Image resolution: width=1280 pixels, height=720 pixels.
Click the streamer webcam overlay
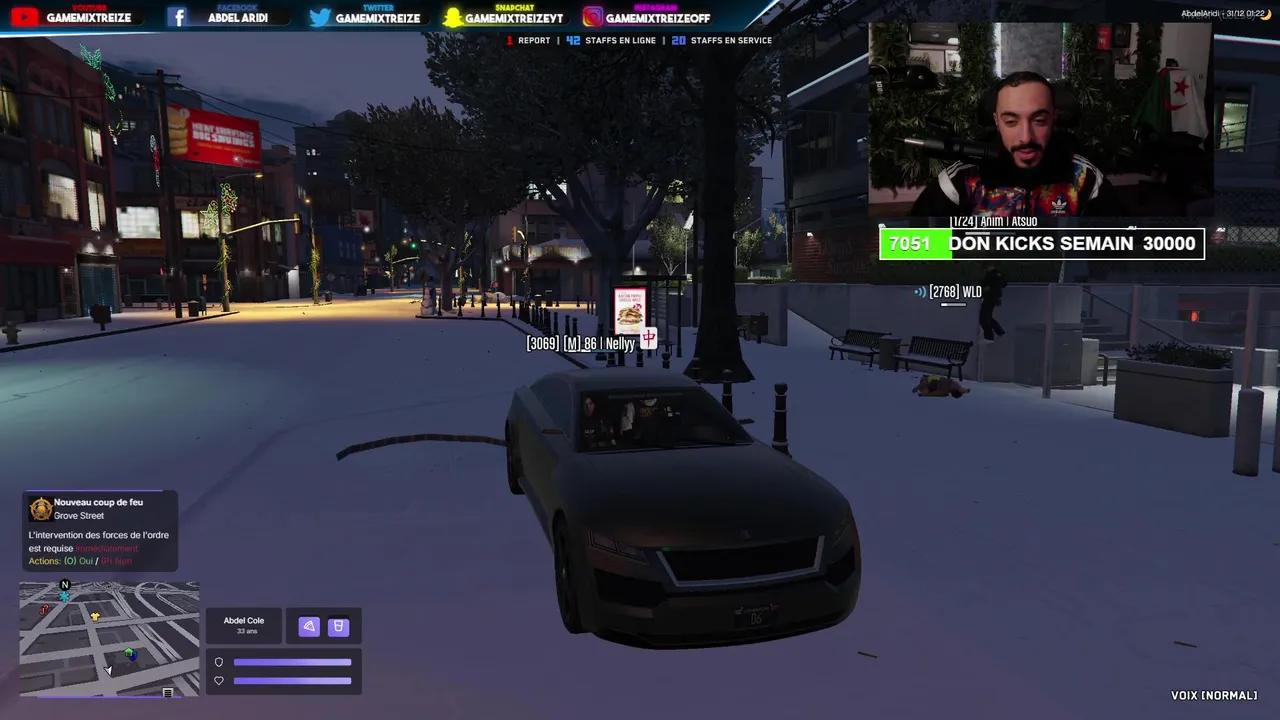[1040, 120]
